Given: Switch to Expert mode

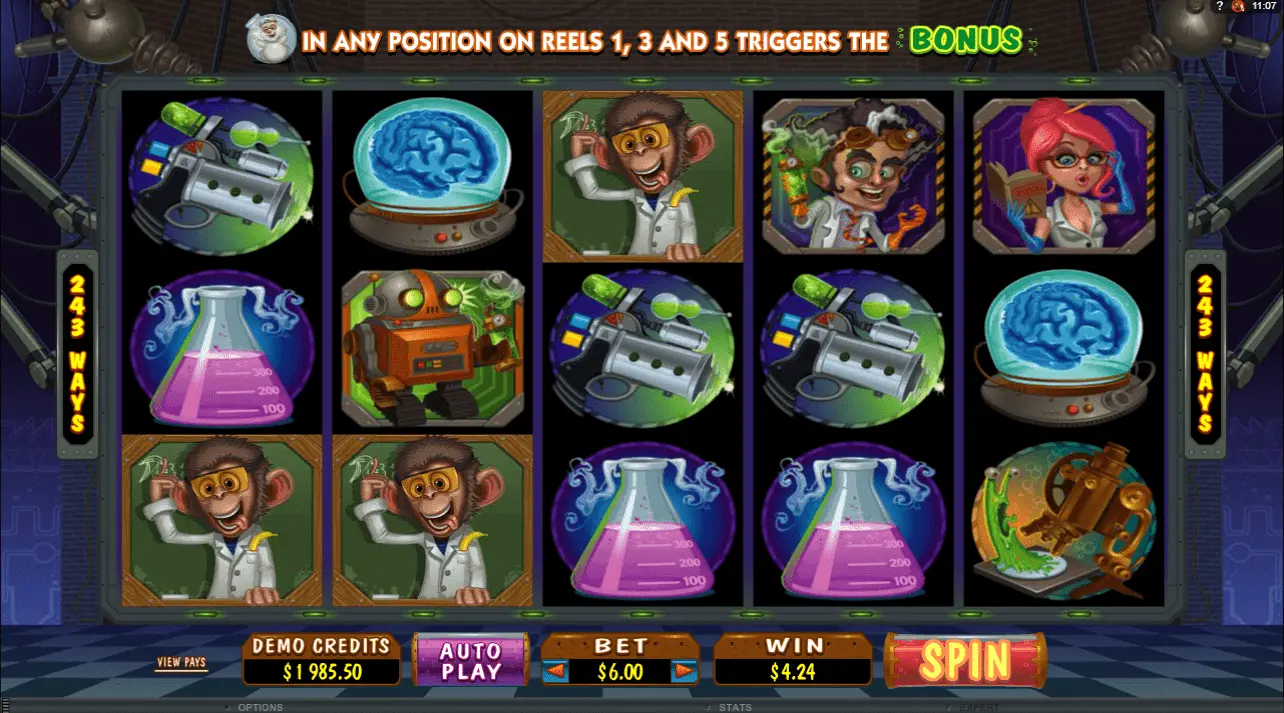Looking at the screenshot, I should pos(979,707).
